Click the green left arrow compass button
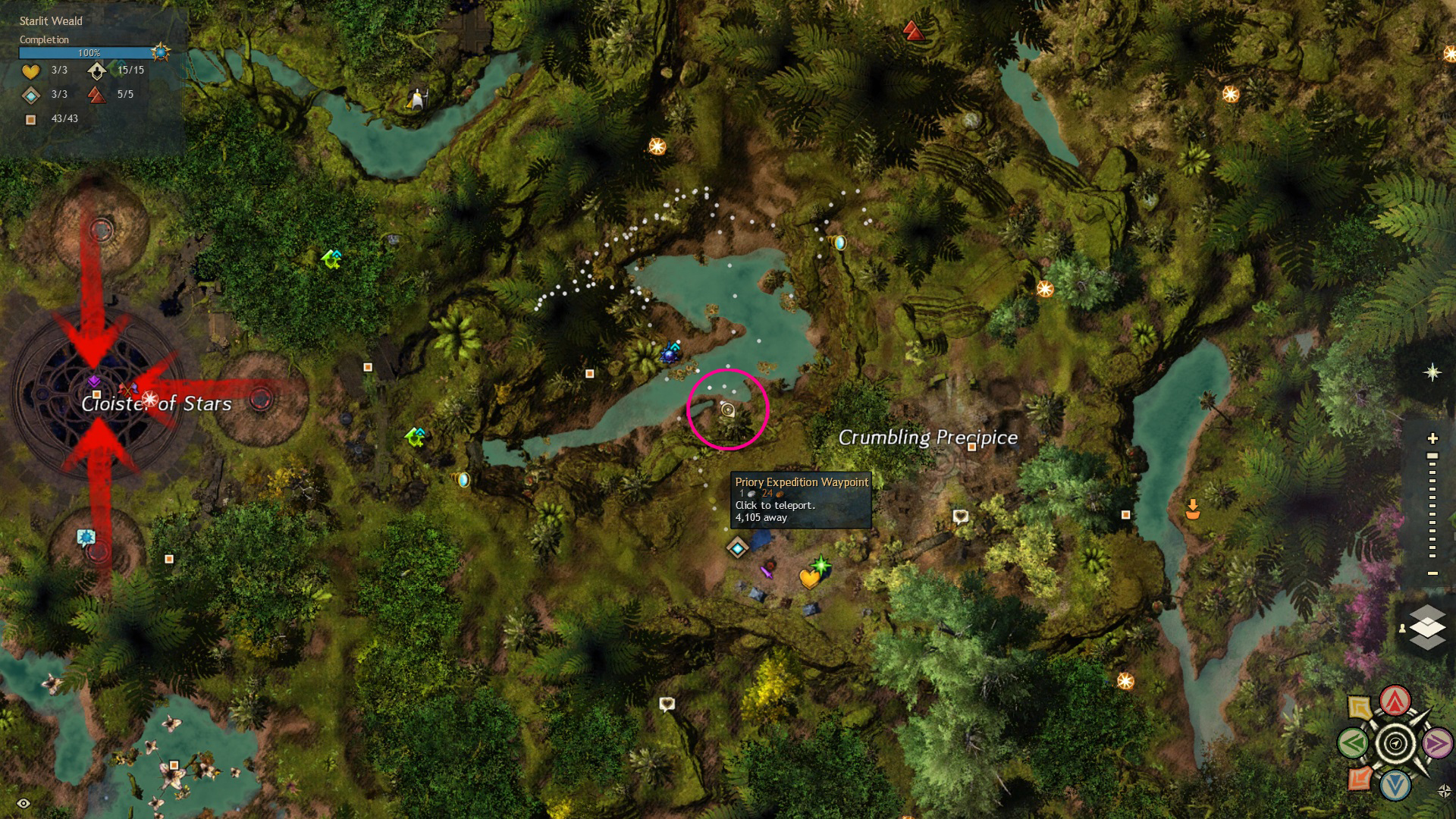Viewport: 1456px width, 819px height. pos(1353,743)
